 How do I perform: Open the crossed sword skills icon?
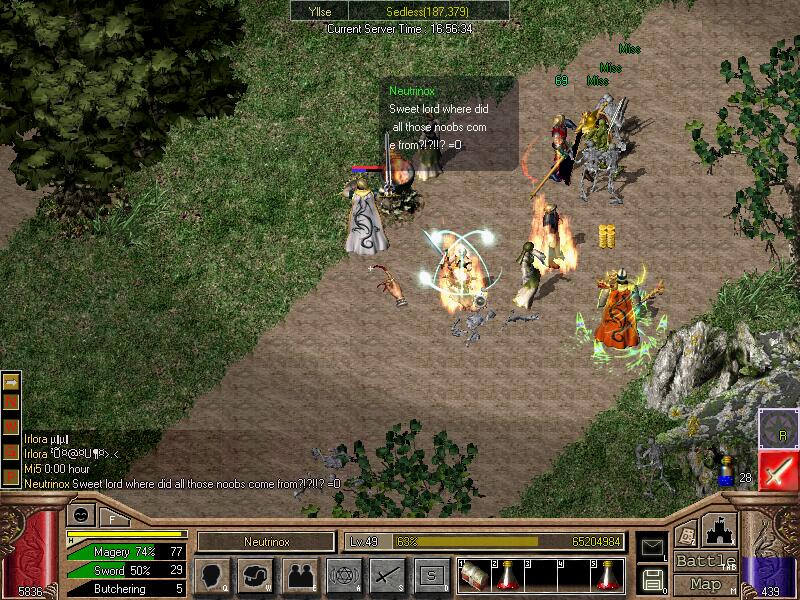(386, 575)
